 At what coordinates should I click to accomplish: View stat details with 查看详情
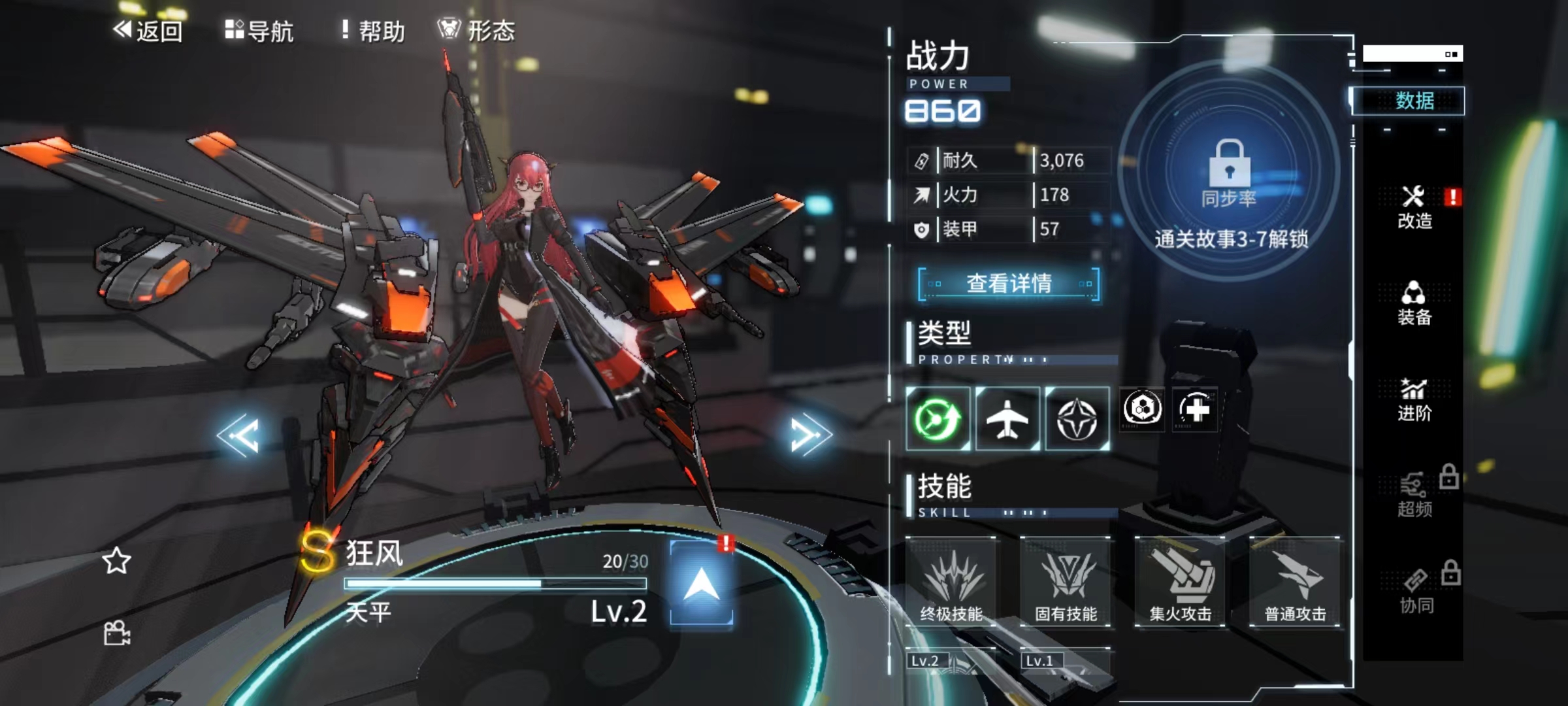pos(1009,284)
